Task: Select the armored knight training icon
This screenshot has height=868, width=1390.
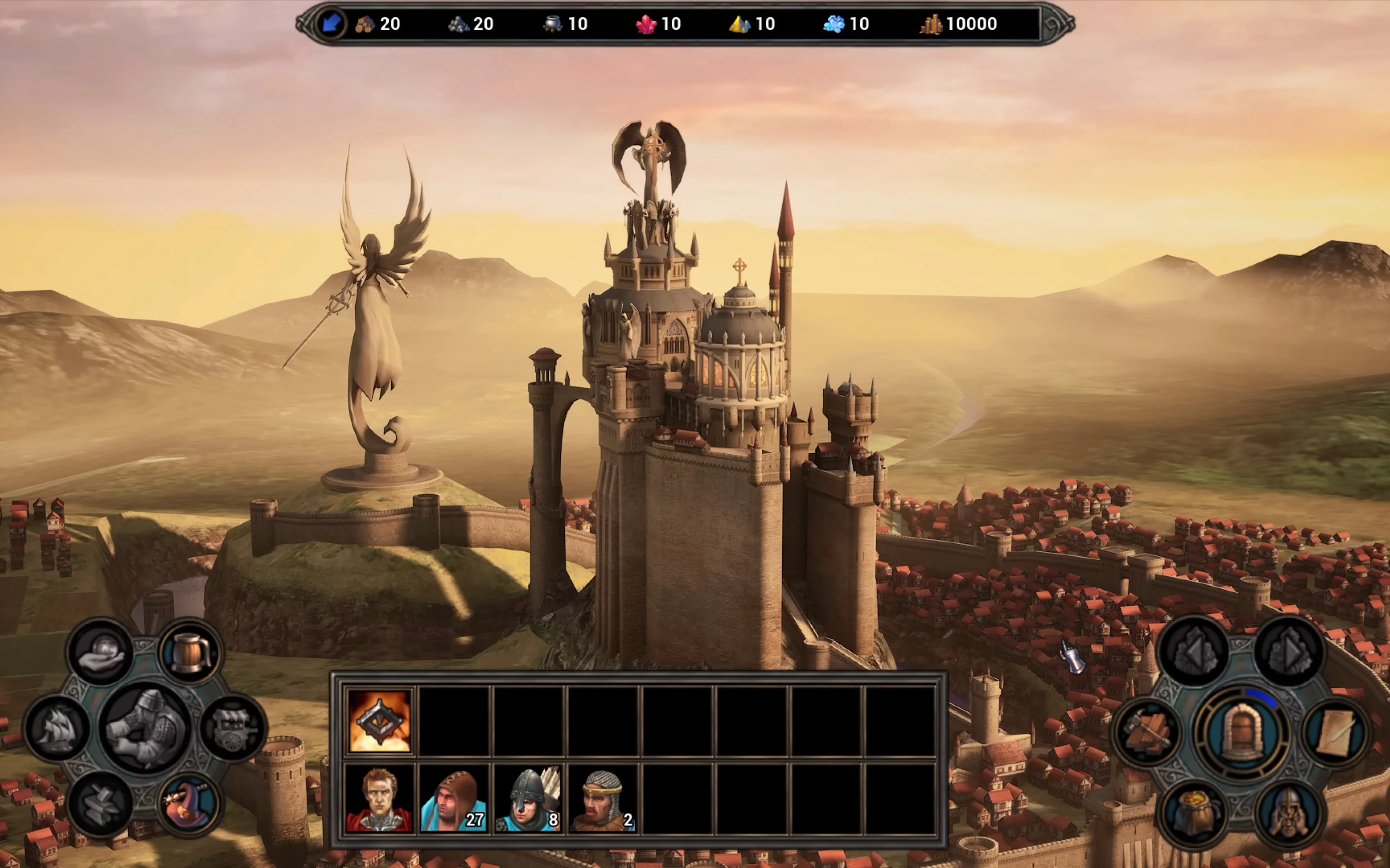Action: 145,728
